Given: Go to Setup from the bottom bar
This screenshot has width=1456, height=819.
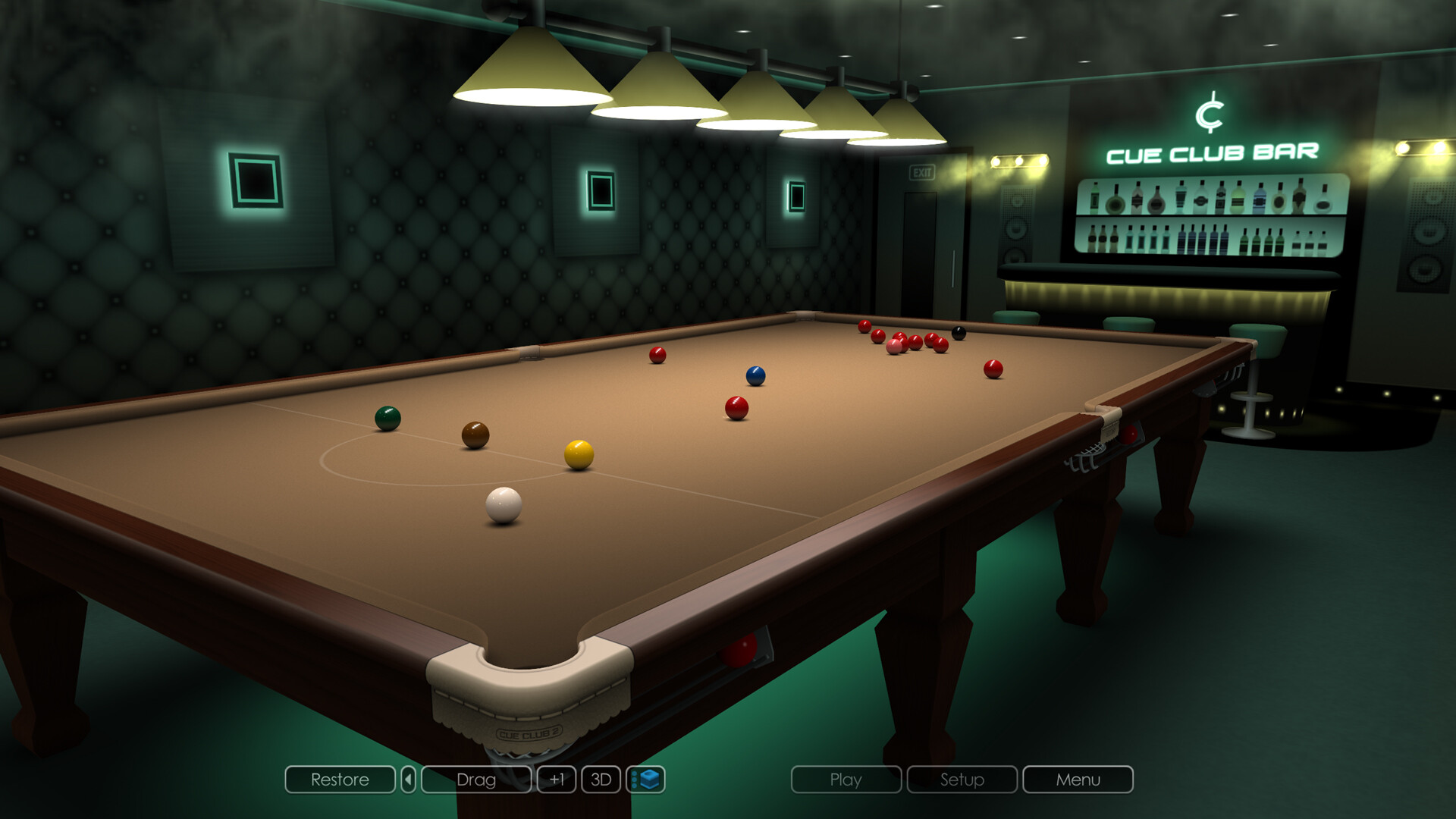Looking at the screenshot, I should pos(962,780).
